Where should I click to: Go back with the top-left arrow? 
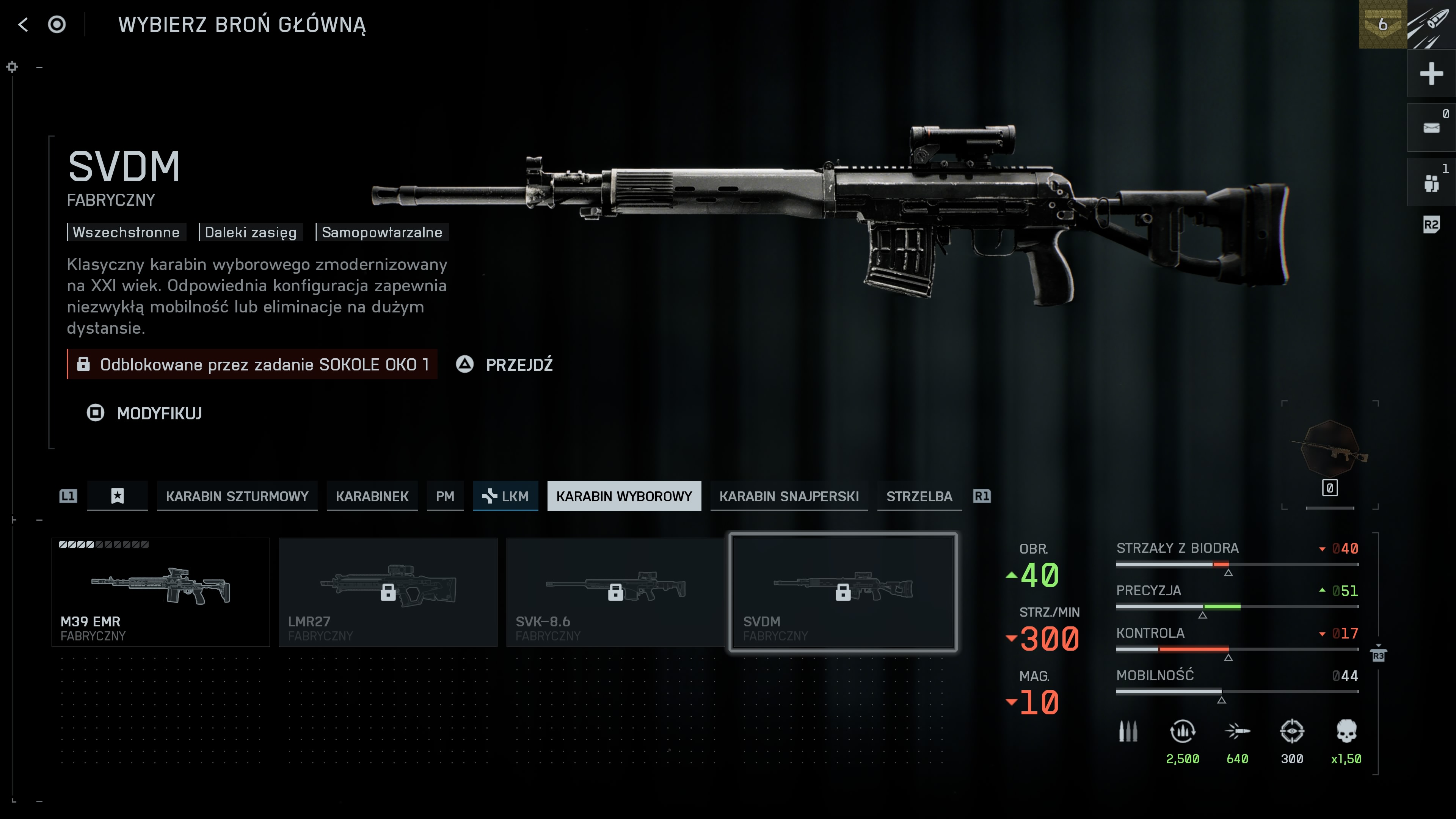click(x=23, y=25)
